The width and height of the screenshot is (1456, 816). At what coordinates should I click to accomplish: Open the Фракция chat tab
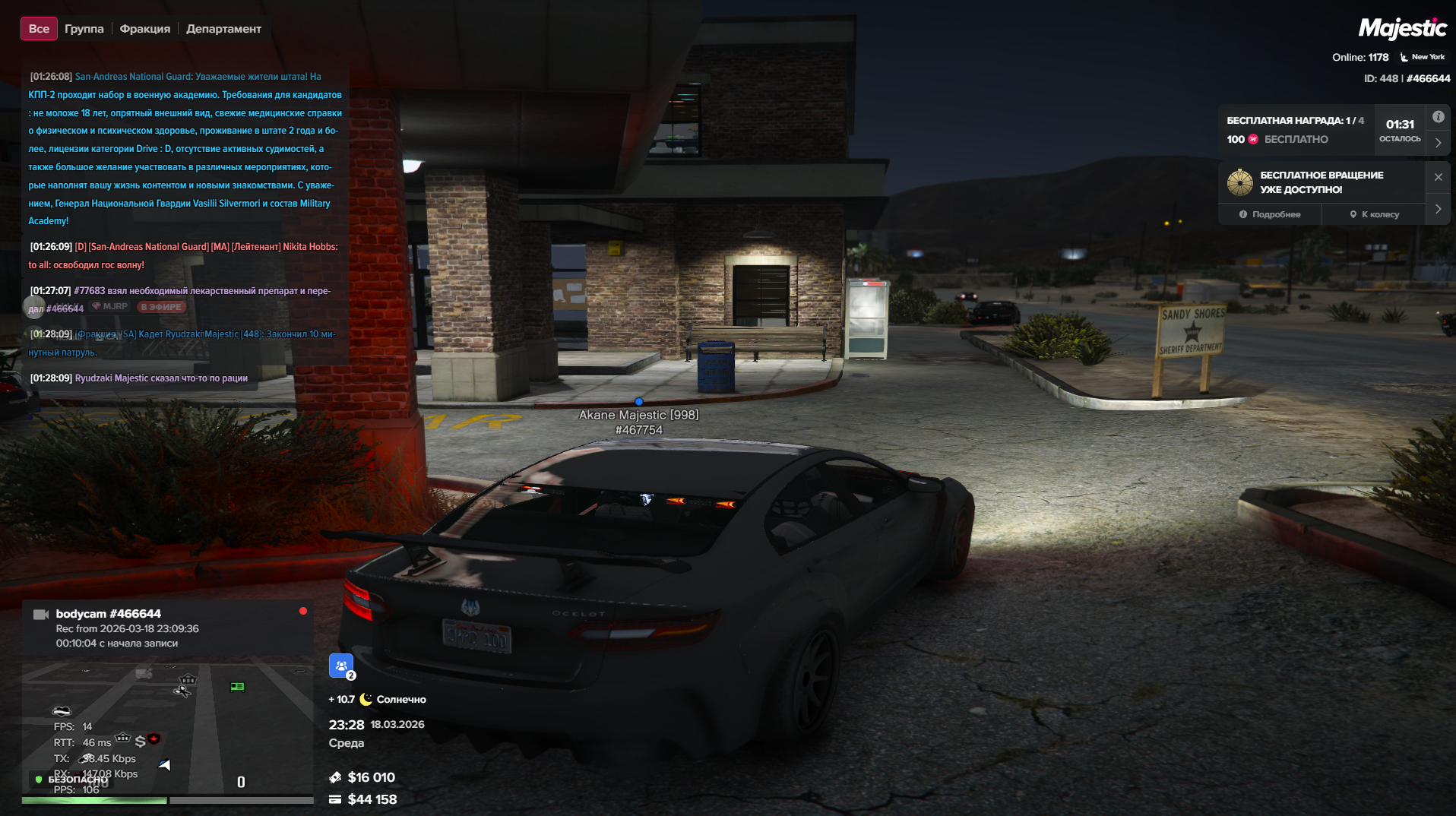pos(144,29)
